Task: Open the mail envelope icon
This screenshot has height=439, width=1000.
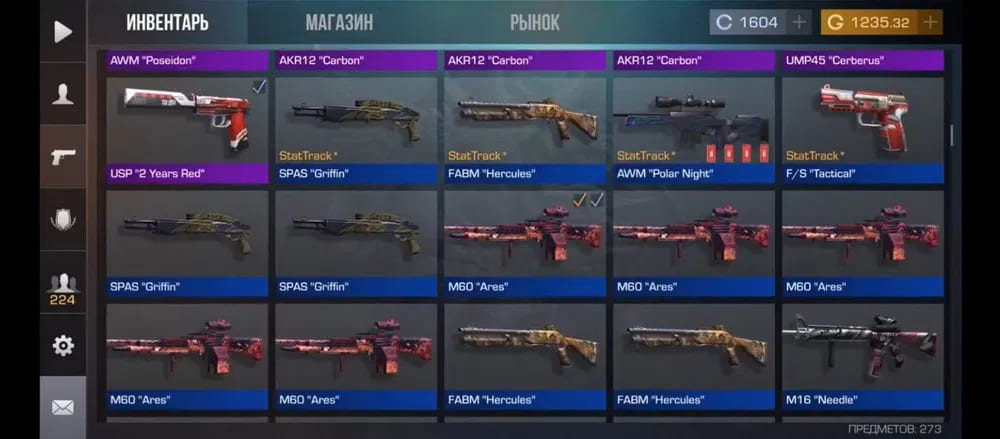Action: point(63,407)
